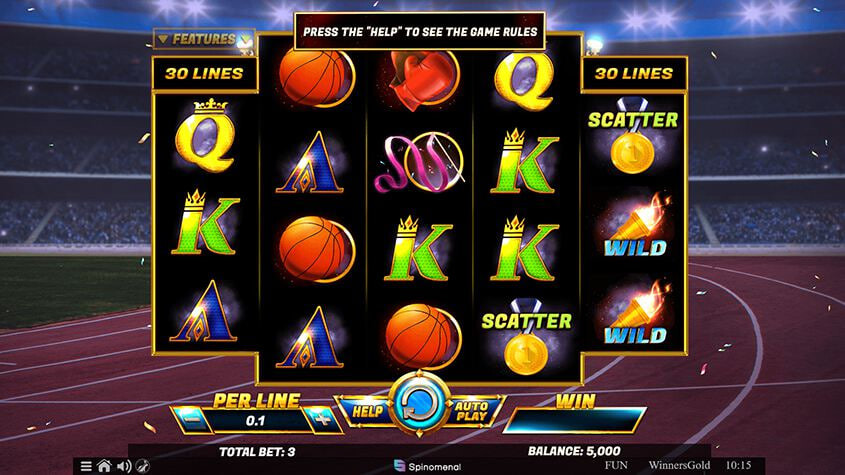Go to the home lobby icon
845x475 pixels.
pos(104,466)
